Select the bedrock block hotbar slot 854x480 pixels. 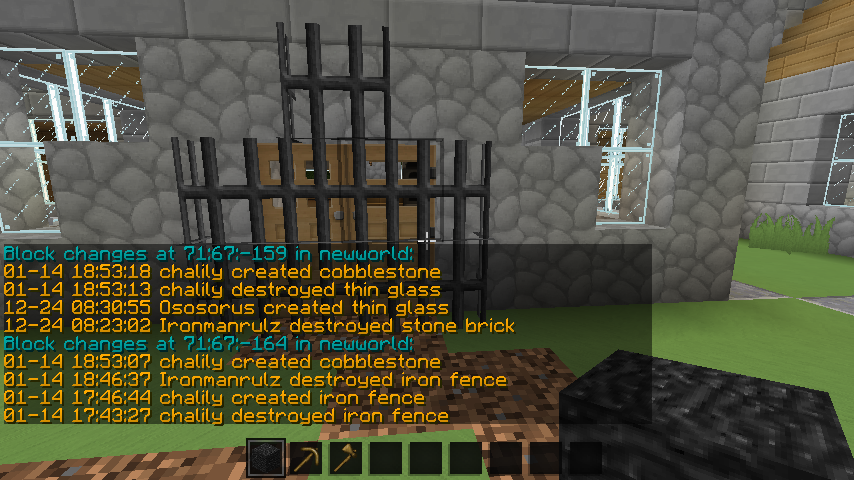266,459
